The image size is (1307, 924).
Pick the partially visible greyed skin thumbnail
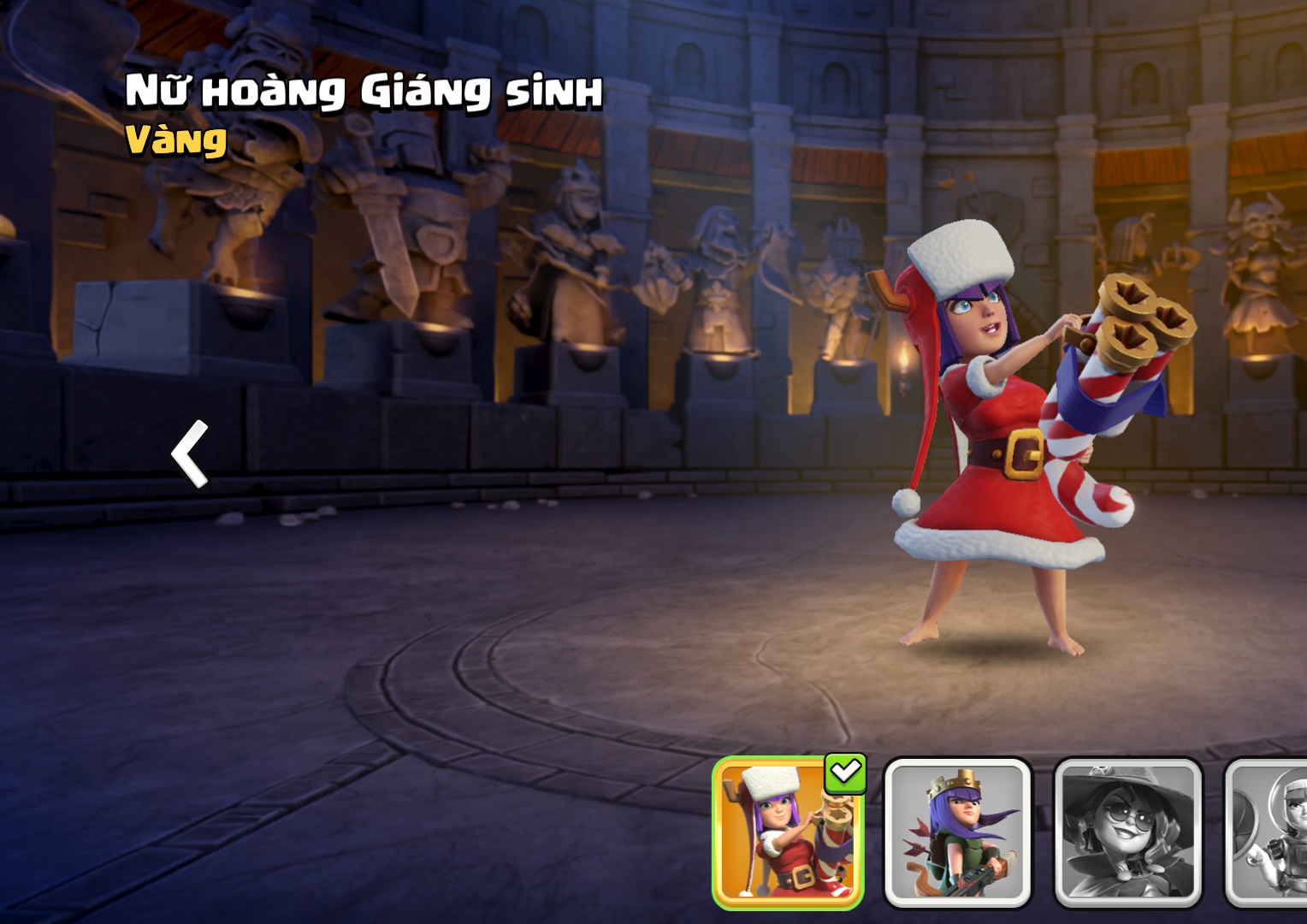pos(1269,833)
